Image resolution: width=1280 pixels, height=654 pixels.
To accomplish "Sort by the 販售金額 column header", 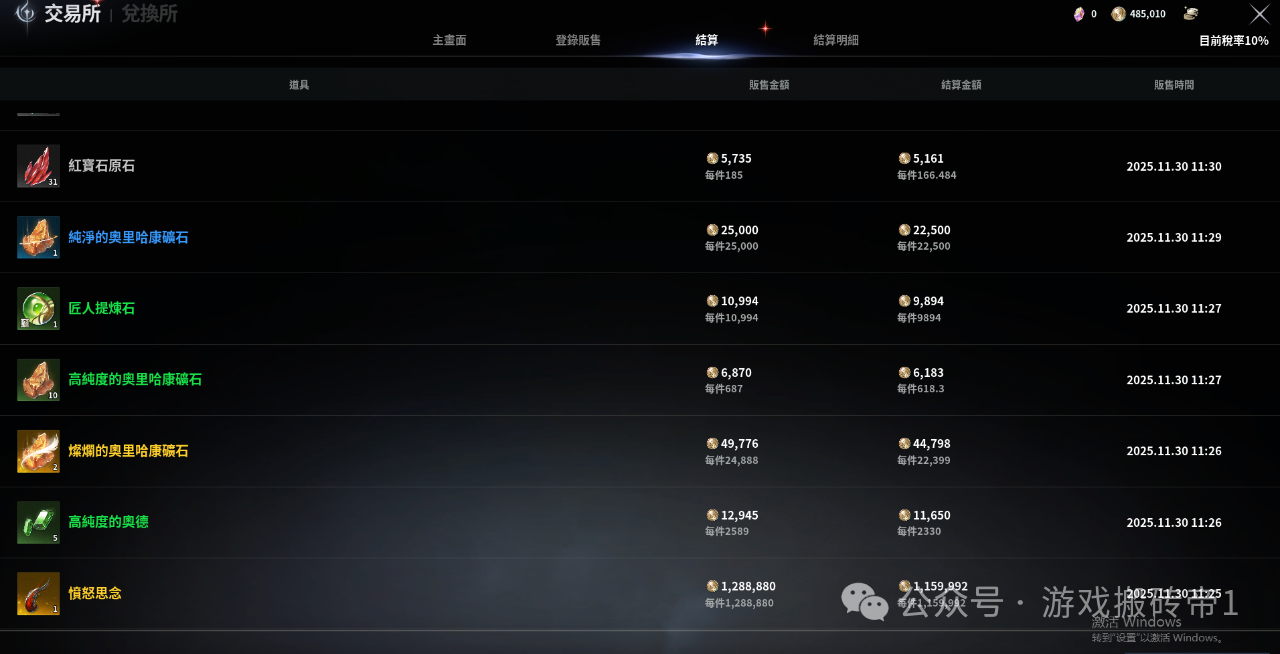I will [769, 85].
